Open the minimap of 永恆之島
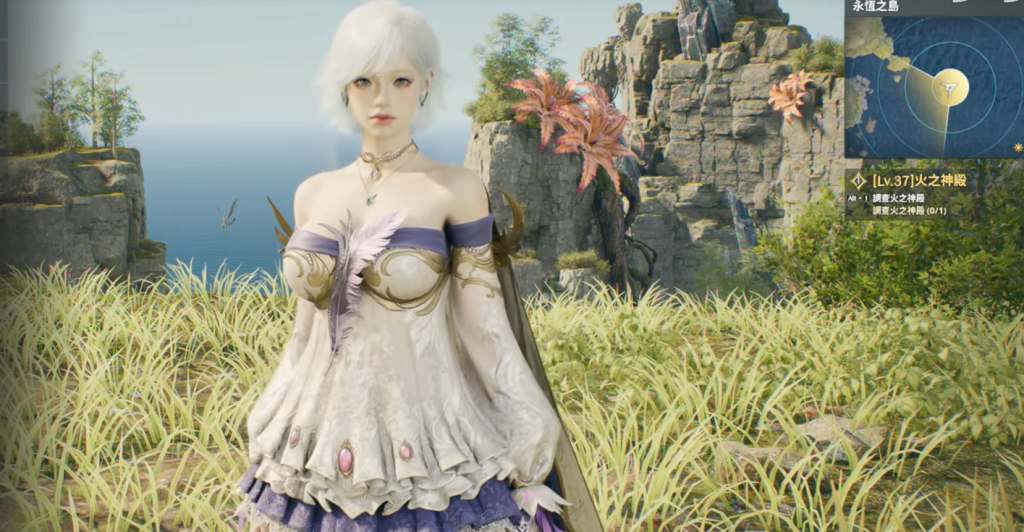The width and height of the screenshot is (1024, 532). pos(933,87)
